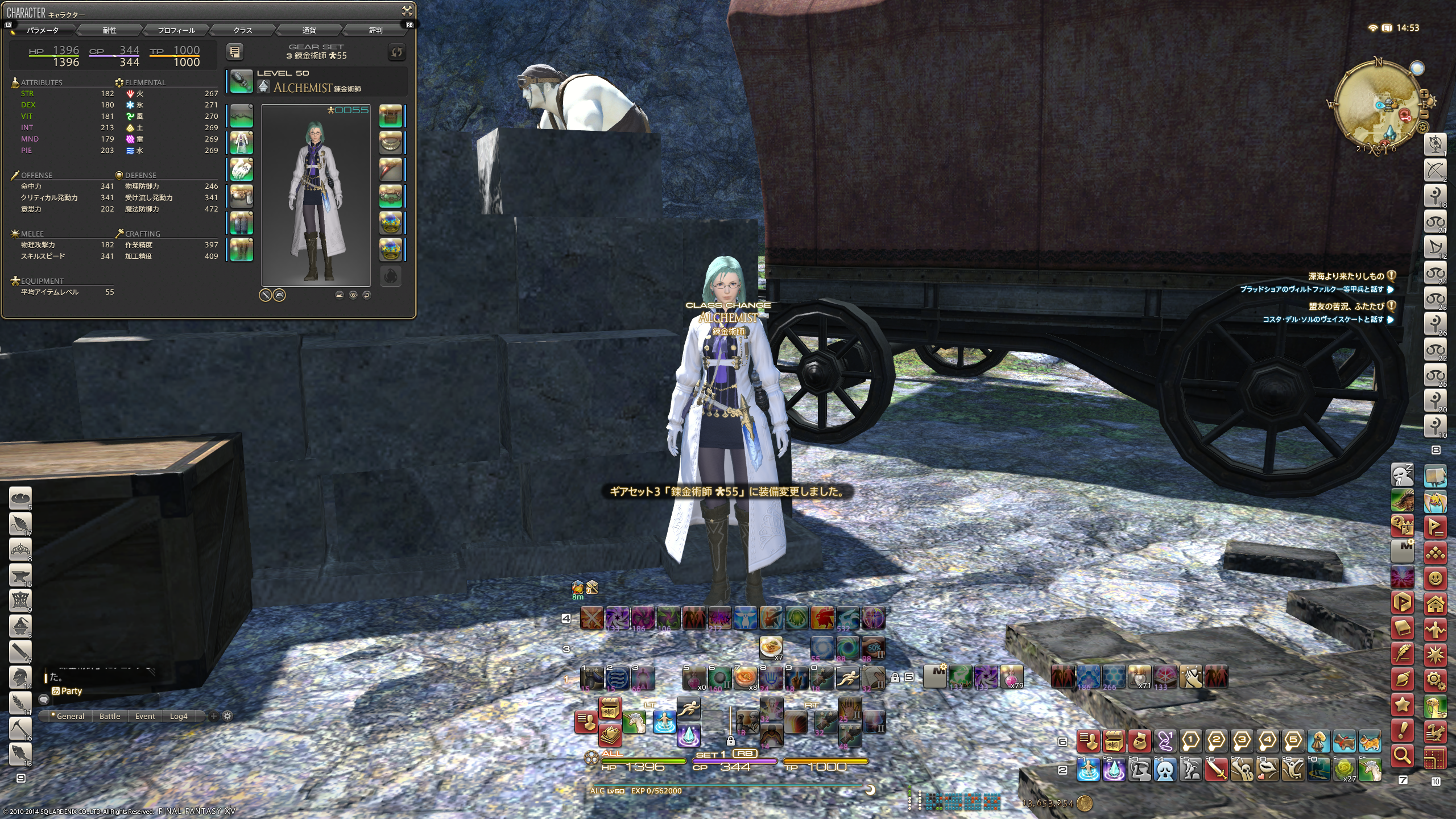The height and width of the screenshot is (819, 1456).
Task: Select the 深海より来たりしもの quest tracker entry
Action: click(x=1345, y=276)
